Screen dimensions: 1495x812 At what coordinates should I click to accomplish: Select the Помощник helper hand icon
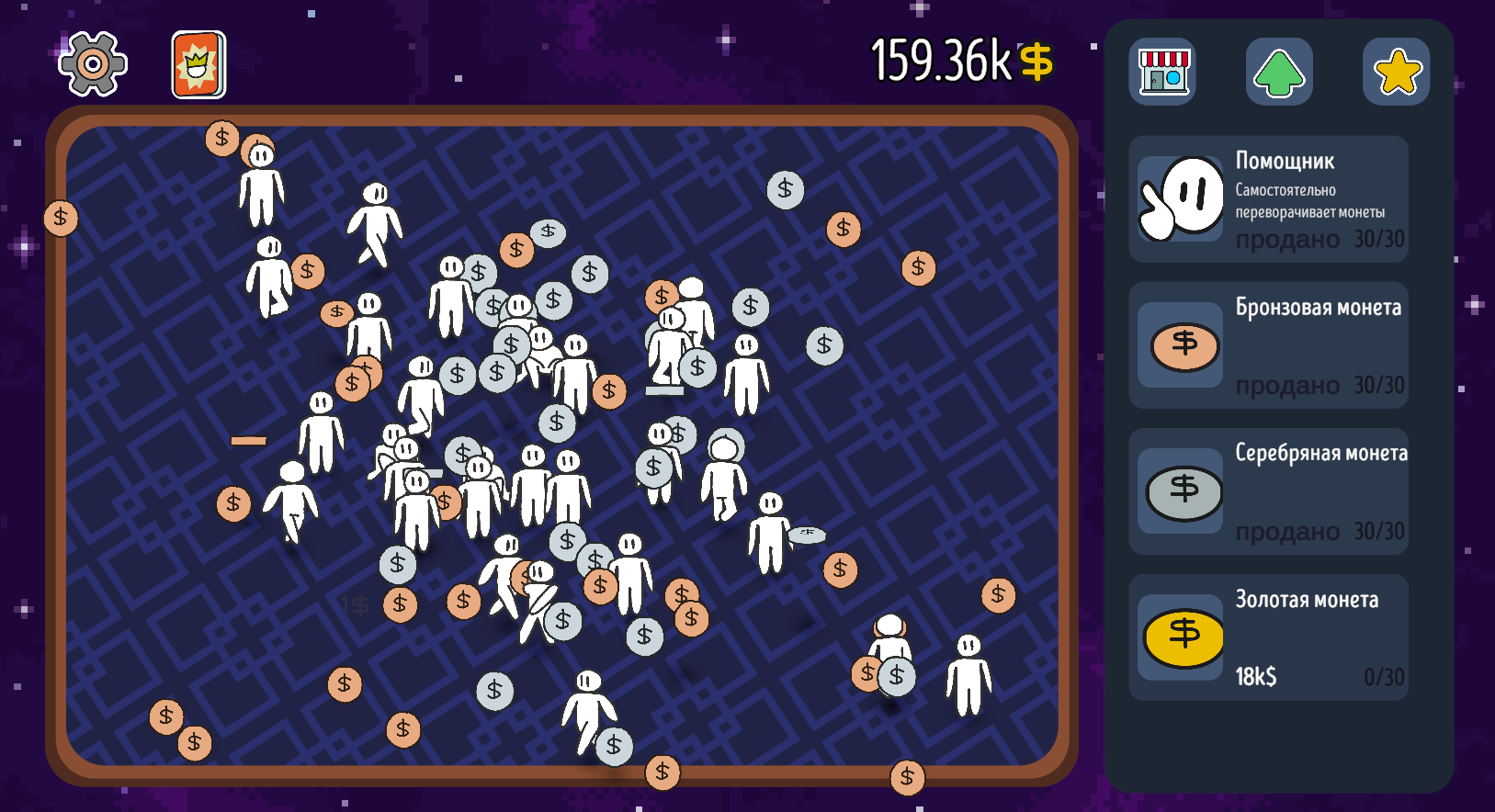tap(1180, 198)
